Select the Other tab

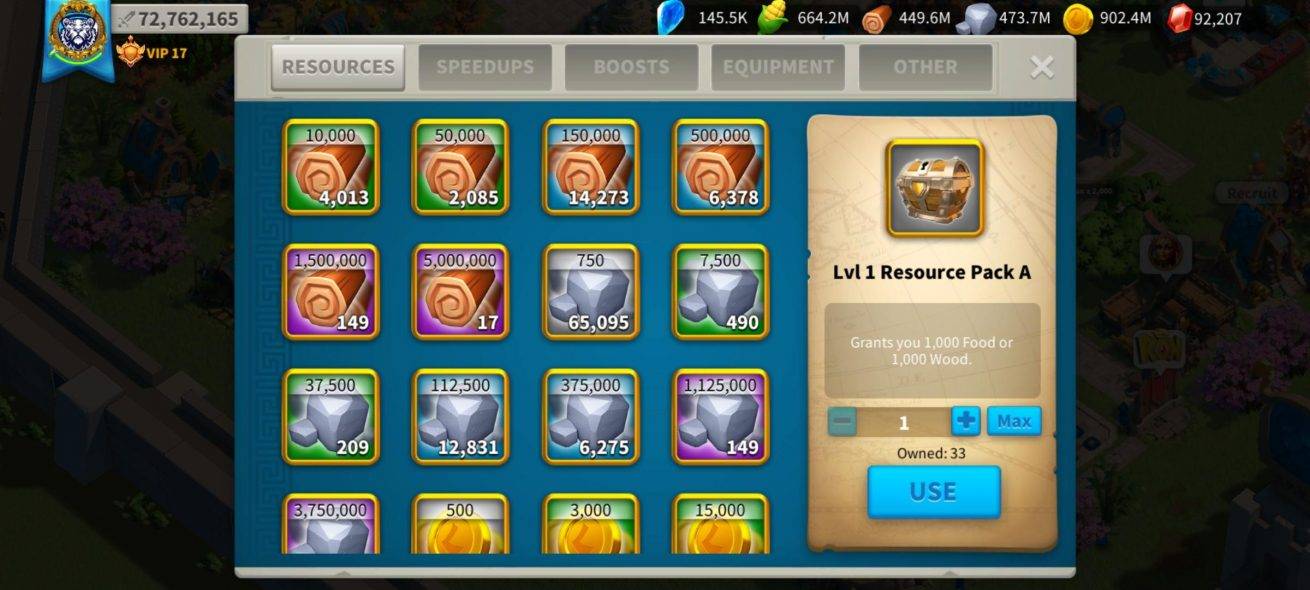[x=925, y=67]
